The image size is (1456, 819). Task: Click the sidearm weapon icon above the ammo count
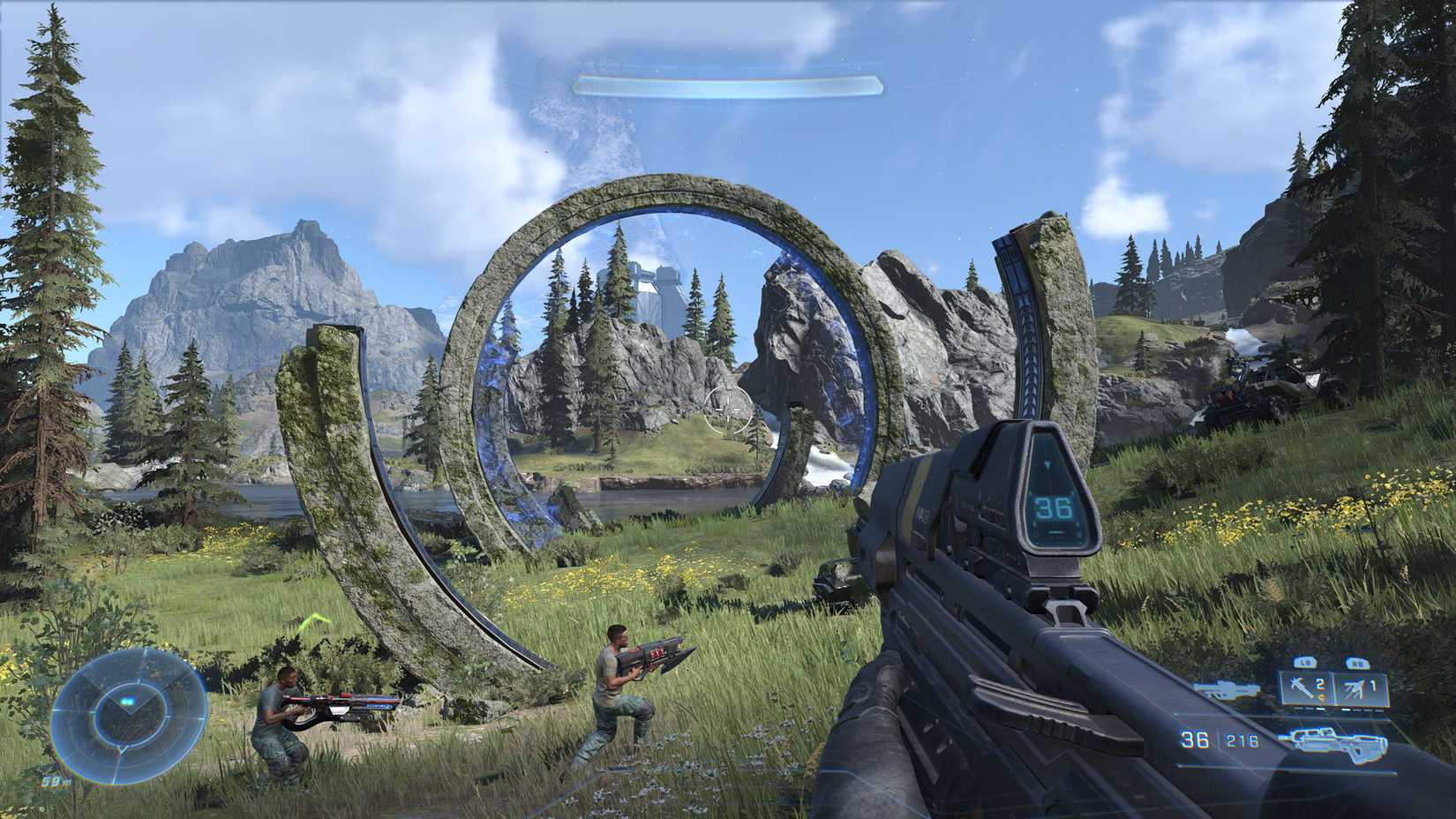tap(1226, 689)
